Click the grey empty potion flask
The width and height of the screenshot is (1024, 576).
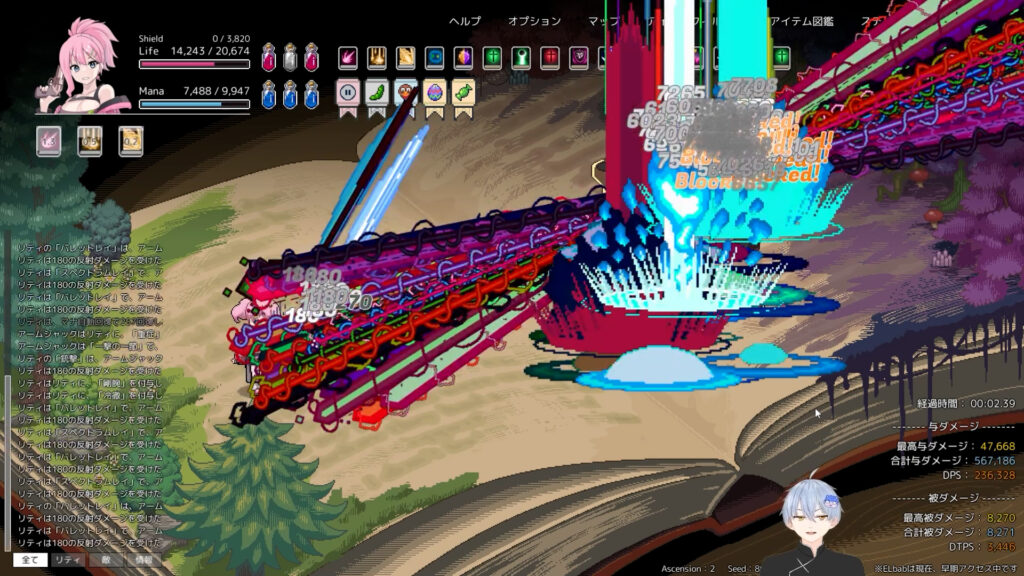[290, 57]
